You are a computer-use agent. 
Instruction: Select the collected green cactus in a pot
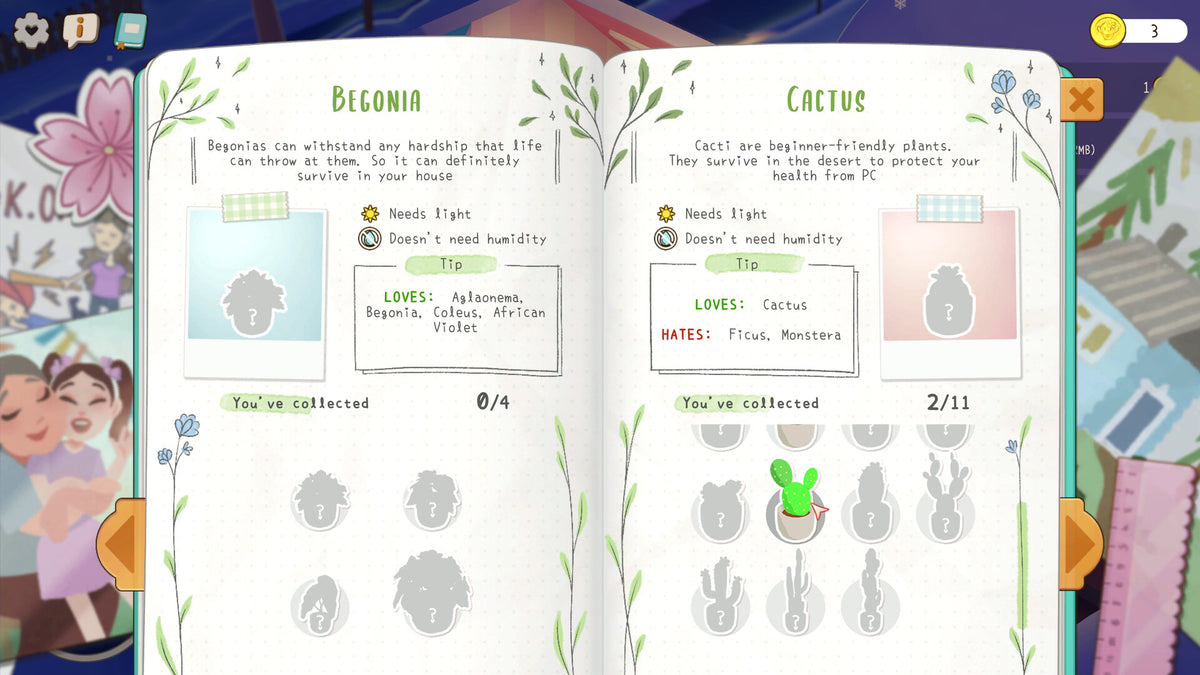coord(795,500)
